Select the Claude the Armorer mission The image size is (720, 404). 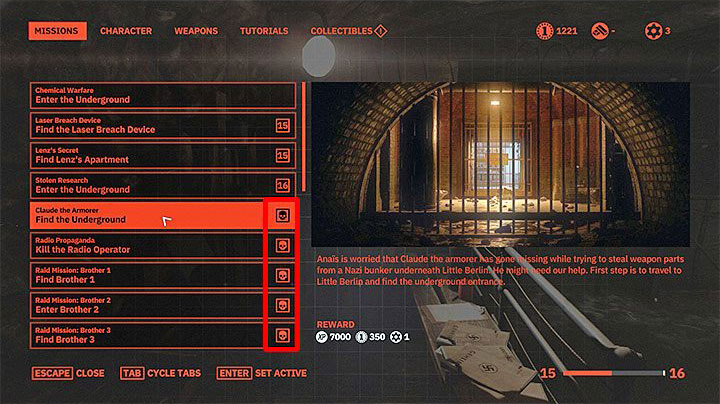(x=150, y=215)
